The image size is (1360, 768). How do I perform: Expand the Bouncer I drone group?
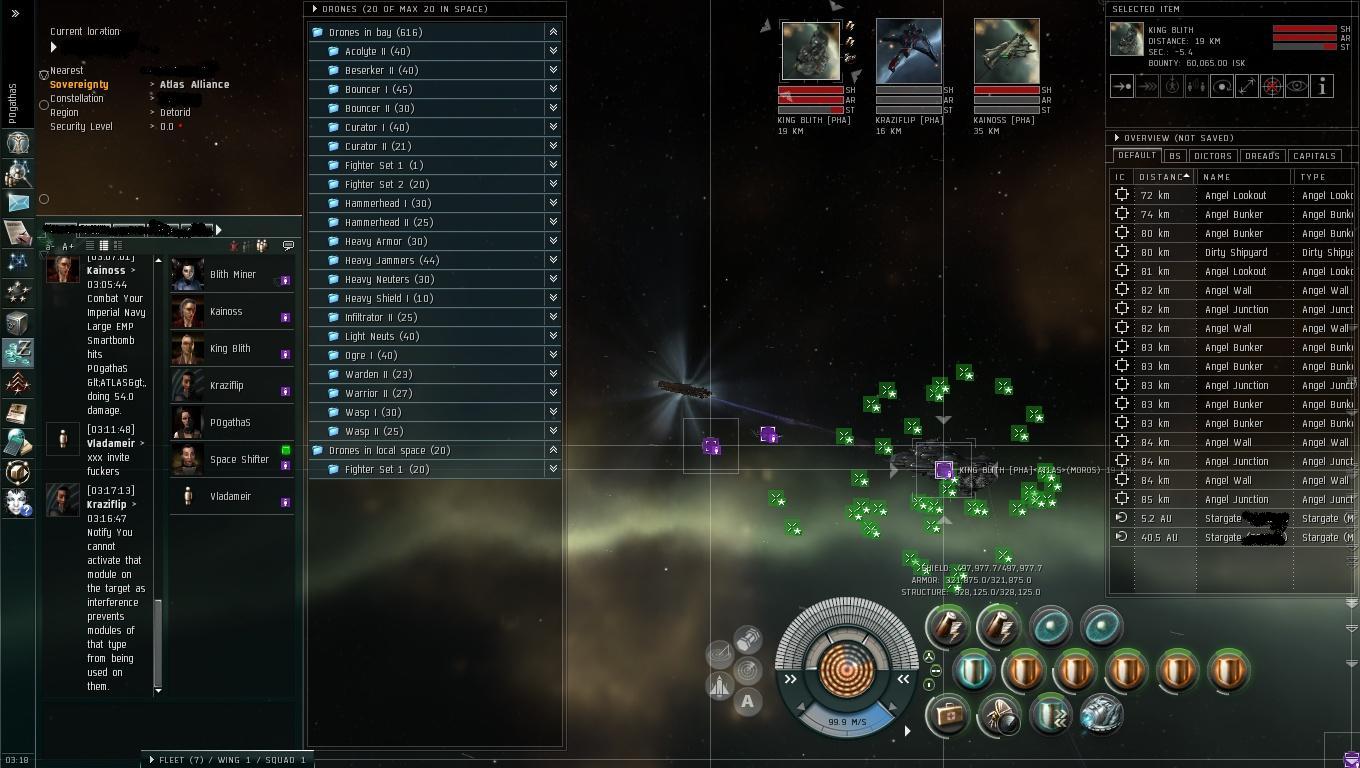[553, 89]
